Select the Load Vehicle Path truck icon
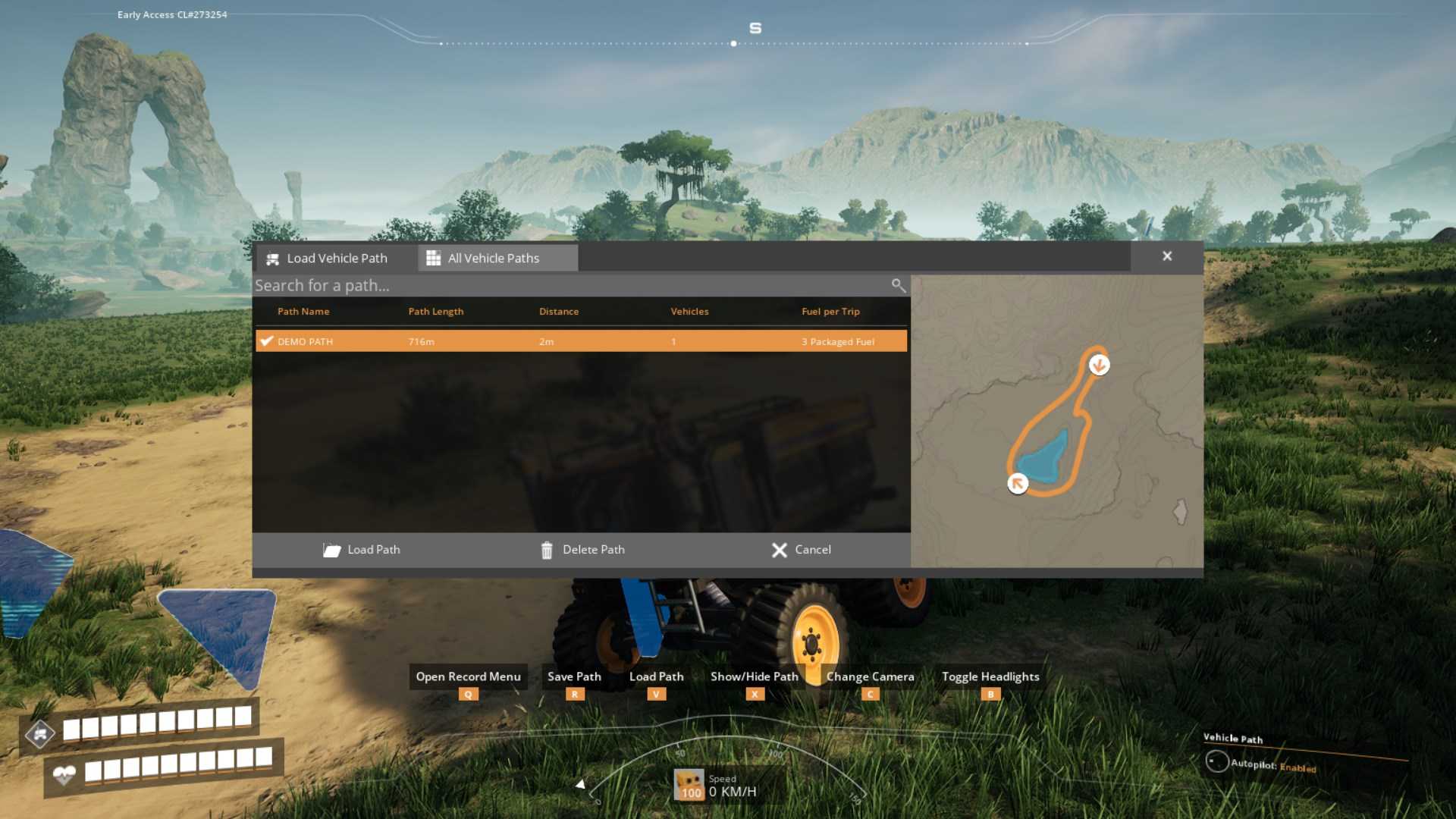The height and width of the screenshot is (819, 1456). tap(272, 259)
